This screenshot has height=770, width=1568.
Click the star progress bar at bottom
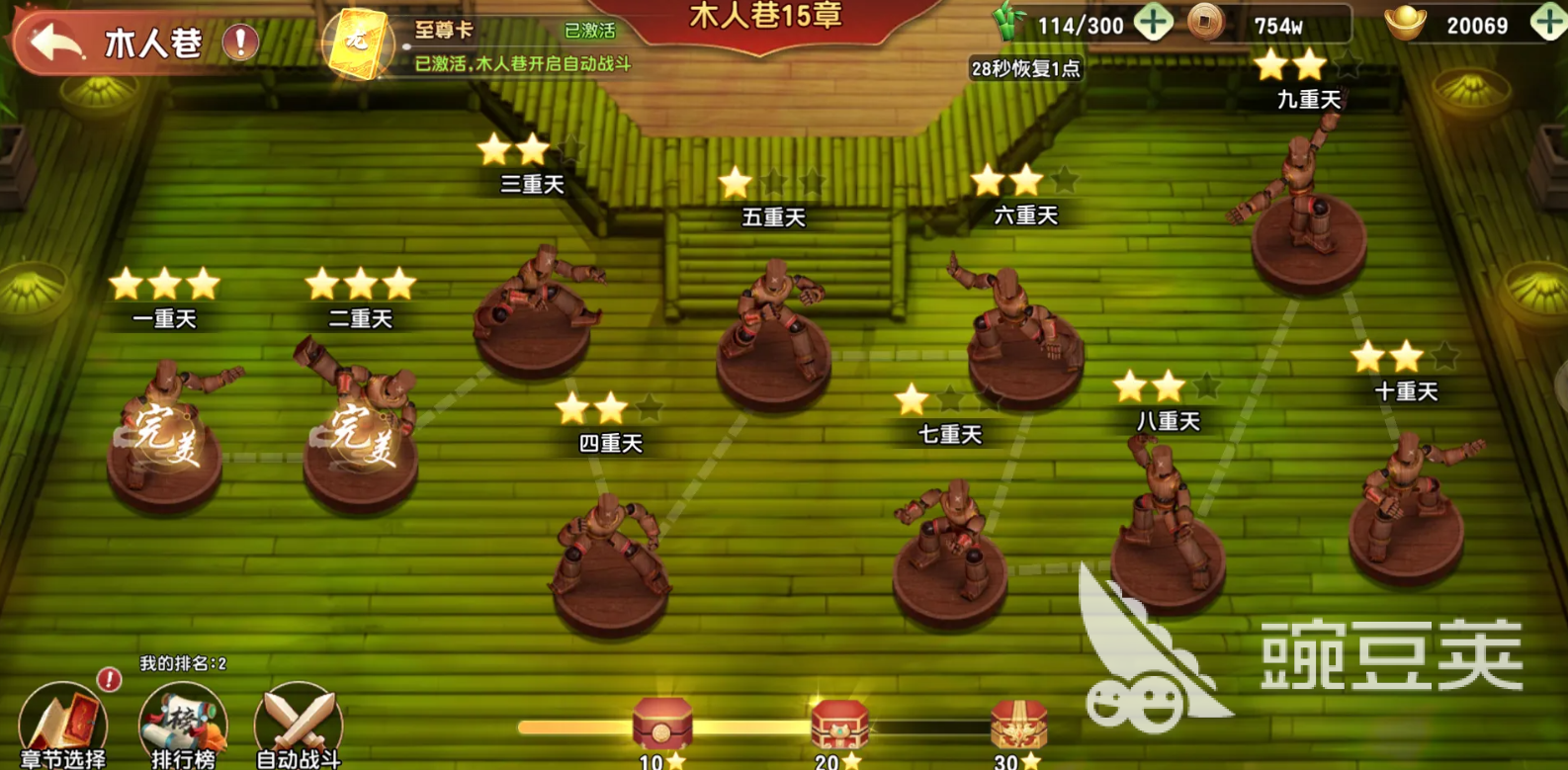pyautogui.click(x=573, y=726)
